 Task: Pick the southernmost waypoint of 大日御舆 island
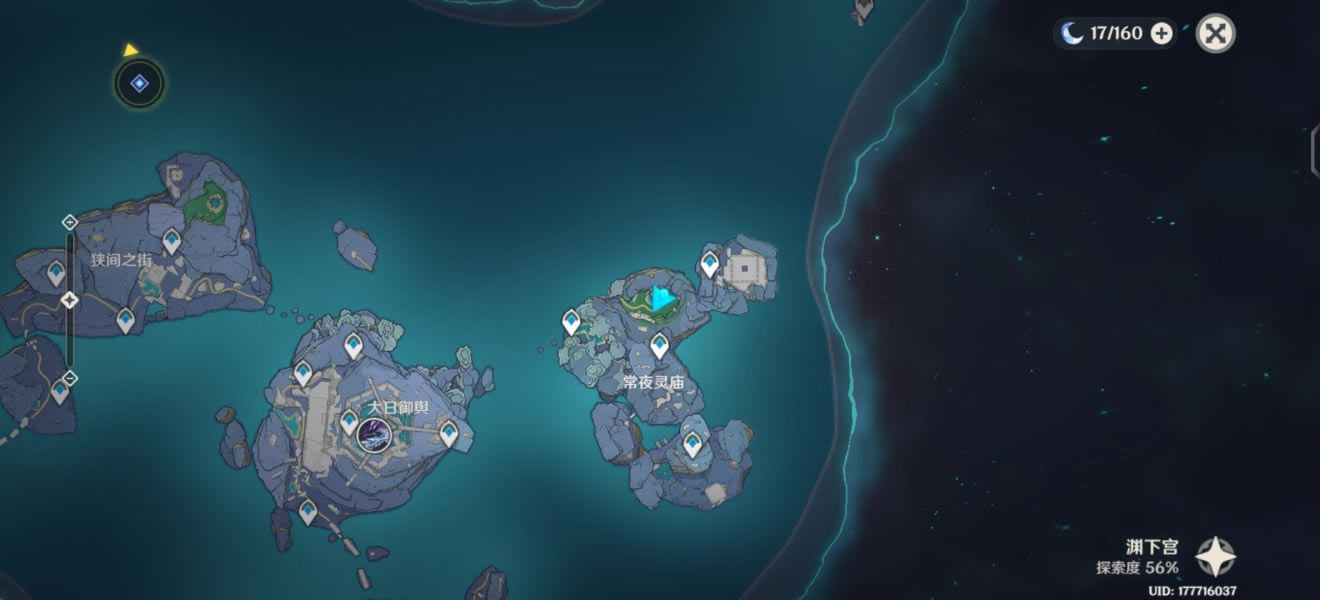[307, 512]
